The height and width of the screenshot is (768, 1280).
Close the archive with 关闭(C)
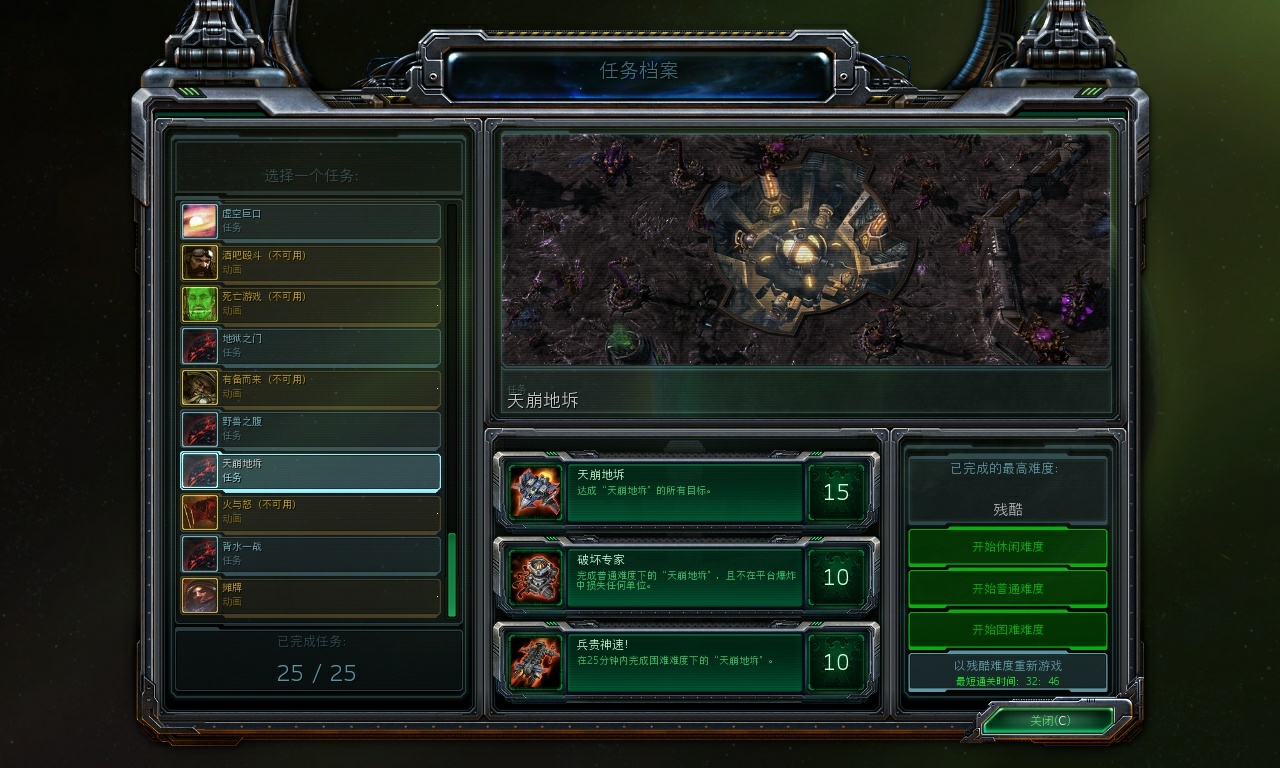coord(1051,719)
